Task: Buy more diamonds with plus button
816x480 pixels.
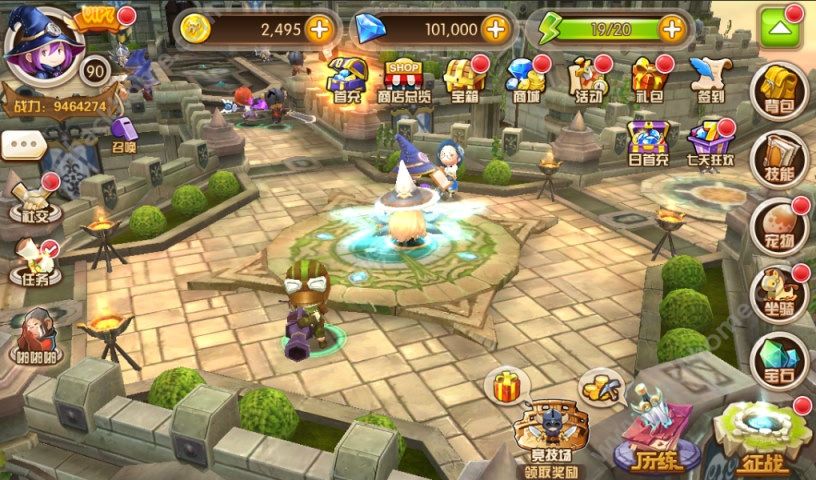Action: tap(497, 29)
